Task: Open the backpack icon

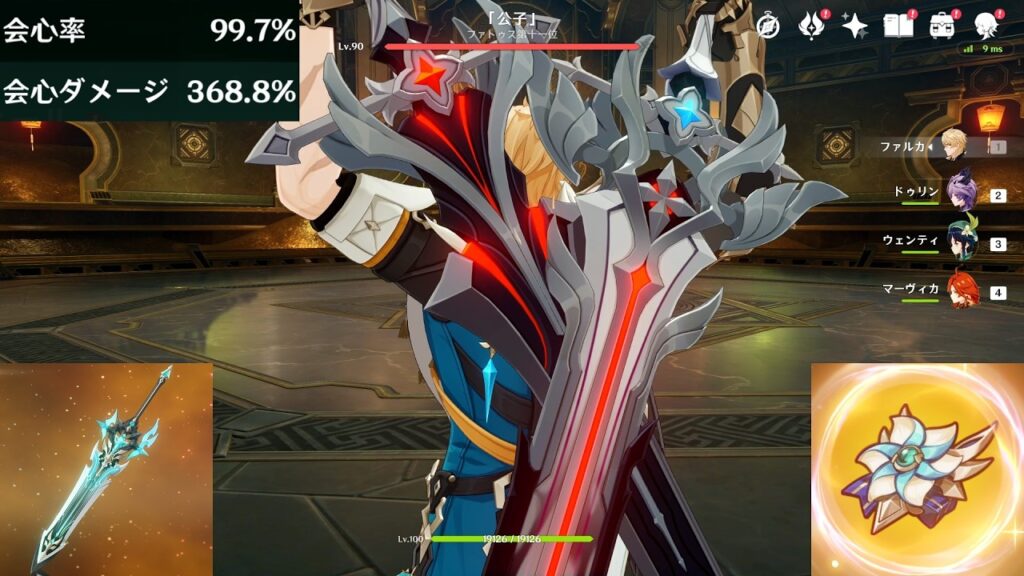Action: 942,27
